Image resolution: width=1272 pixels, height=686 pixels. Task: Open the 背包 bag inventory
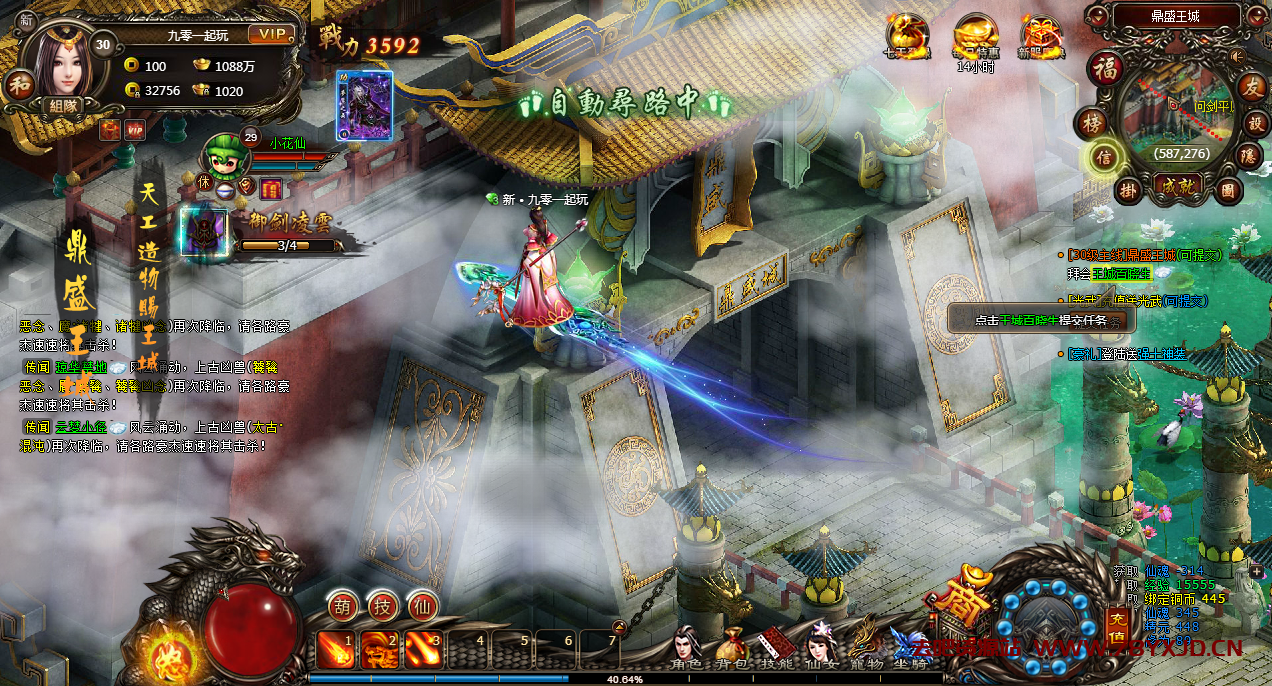[x=731, y=648]
